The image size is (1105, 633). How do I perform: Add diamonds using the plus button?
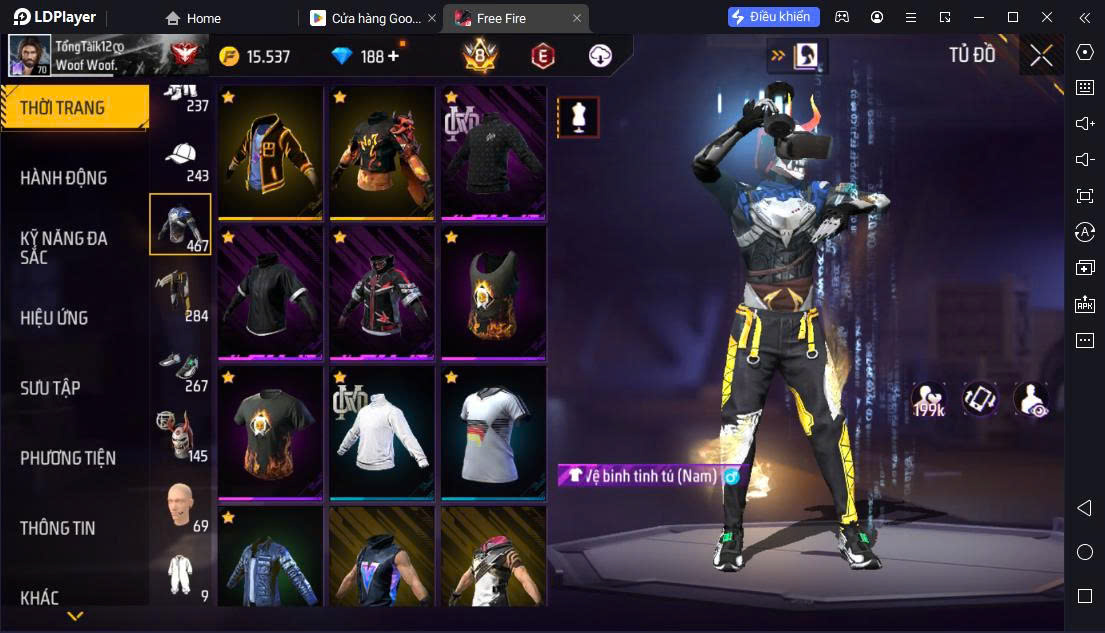(x=393, y=56)
